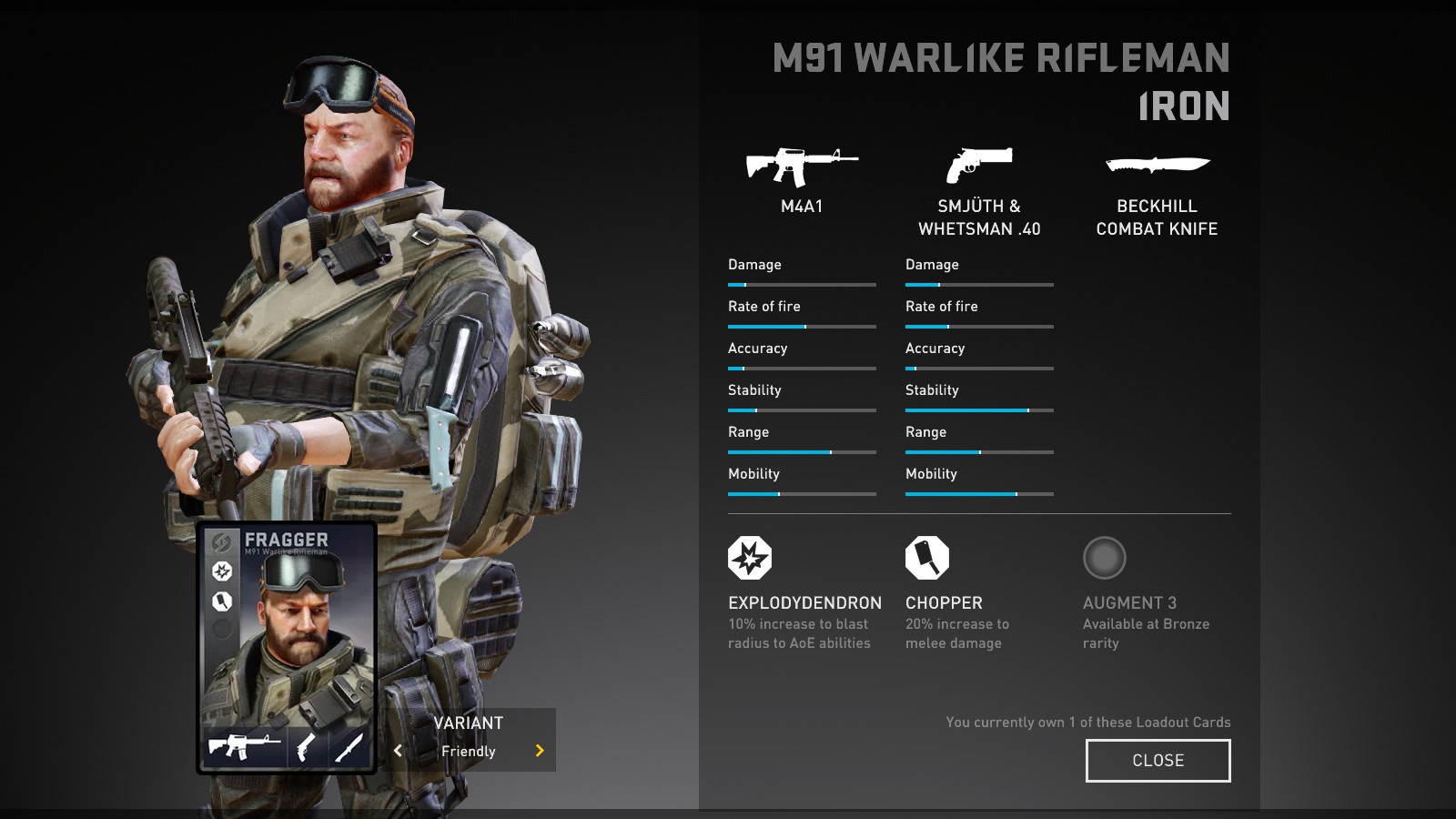Select the M4A1 rifle icon
Screen dimensions: 1456x819
click(x=801, y=167)
